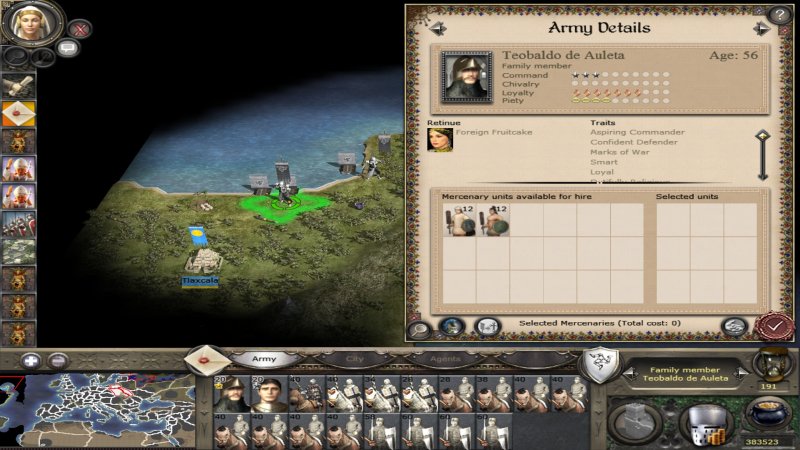800x450 pixels.
Task: Switch to the Agents tab
Action: coord(445,358)
